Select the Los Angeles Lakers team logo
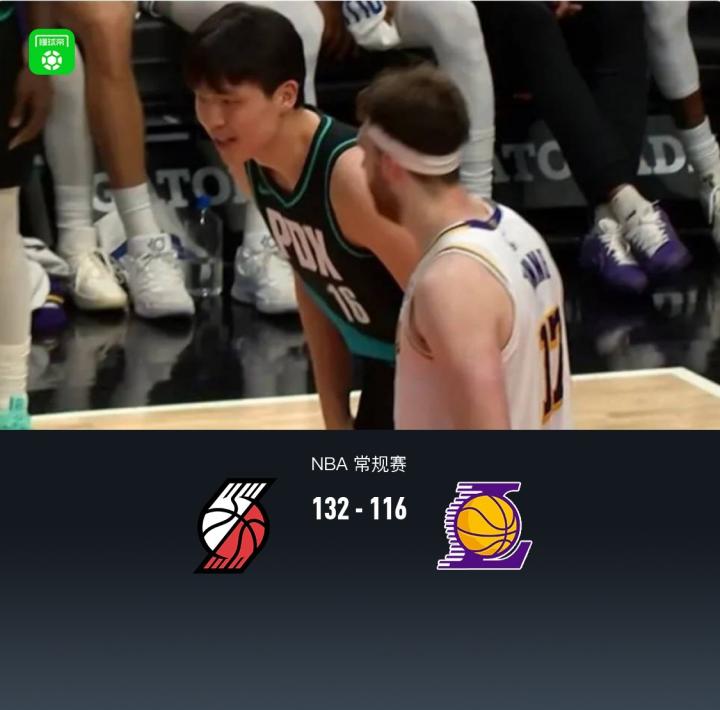This screenshot has width=720, height=710. pyautogui.click(x=485, y=525)
